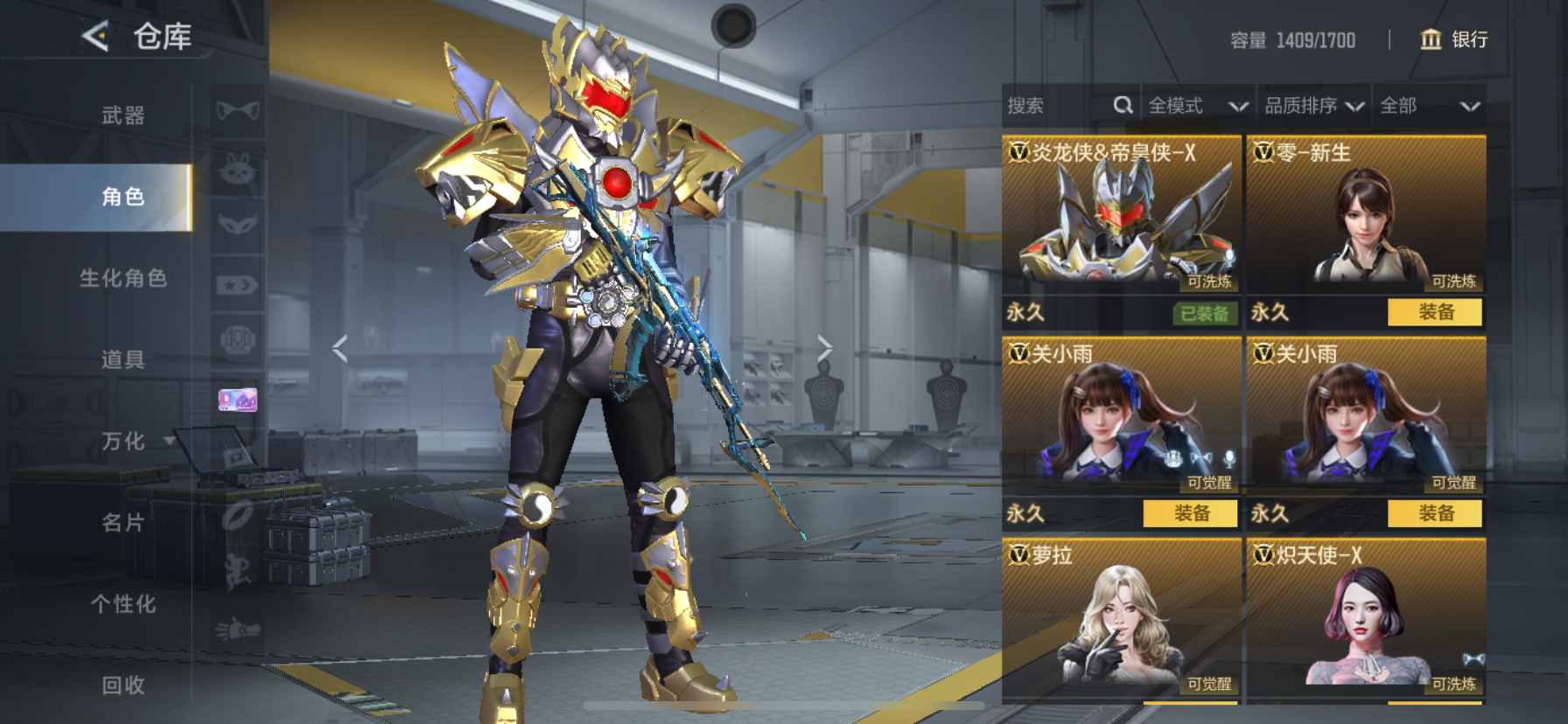Open the 回收 recycle section

pos(122,686)
